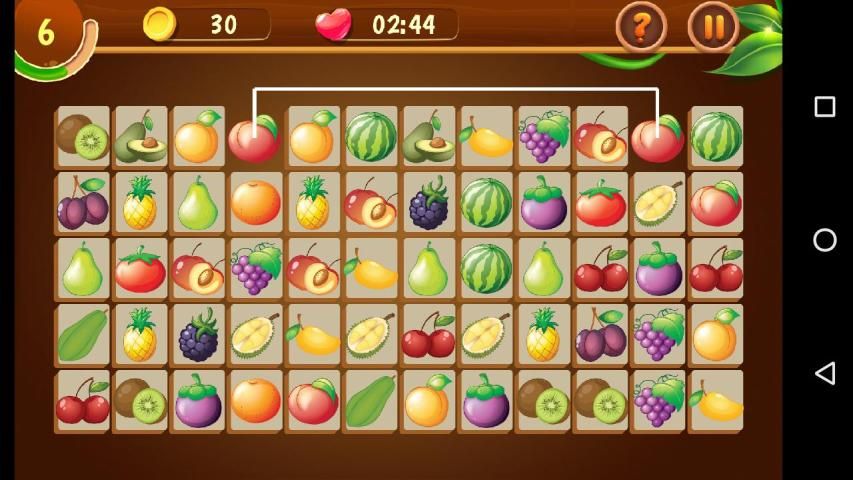Image resolution: width=853 pixels, height=480 pixels.
Task: Open the question mark help button
Action: click(641, 27)
